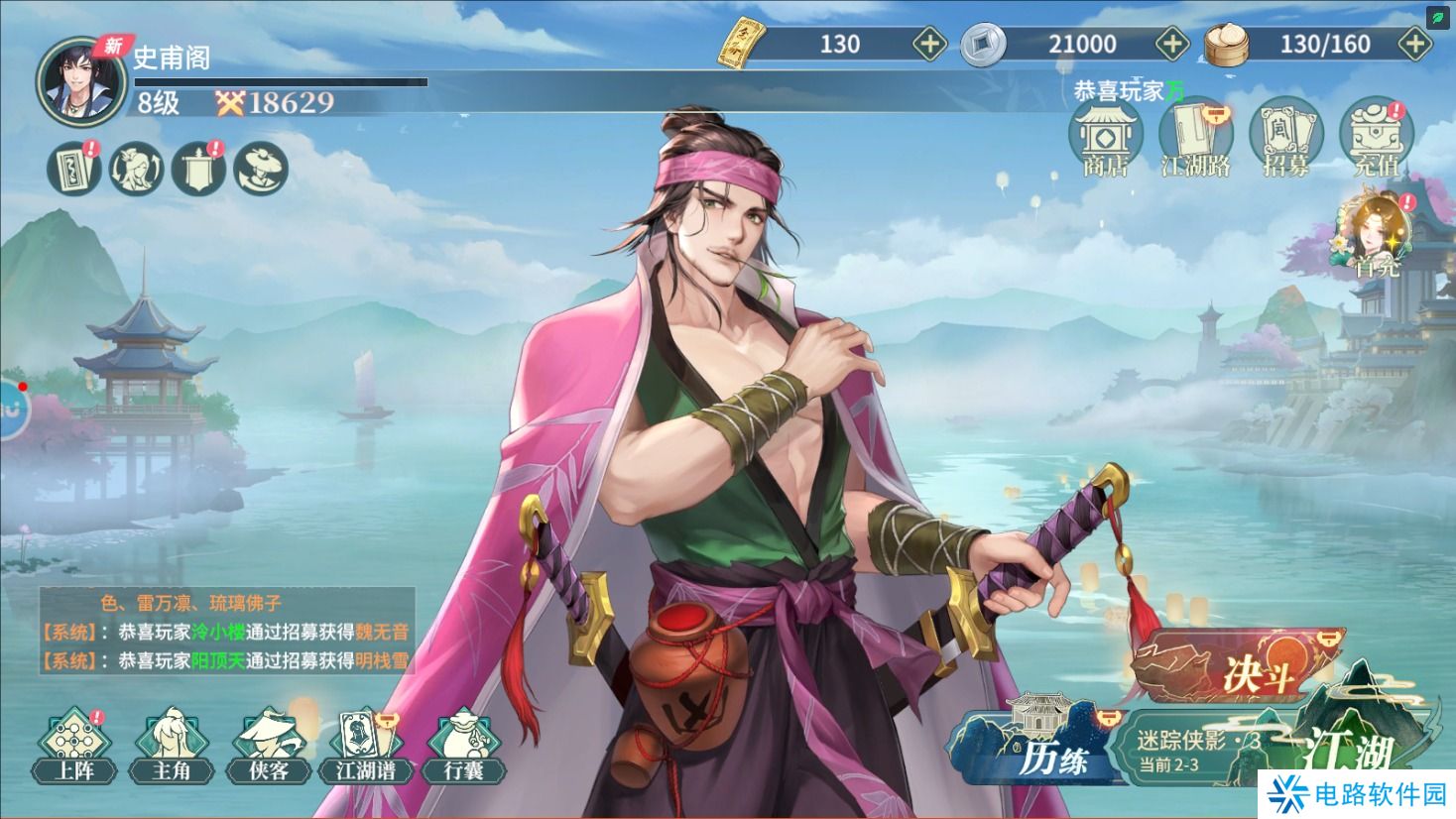The image size is (1456, 819).
Task: Select the banner flag icon
Action: tap(198, 169)
